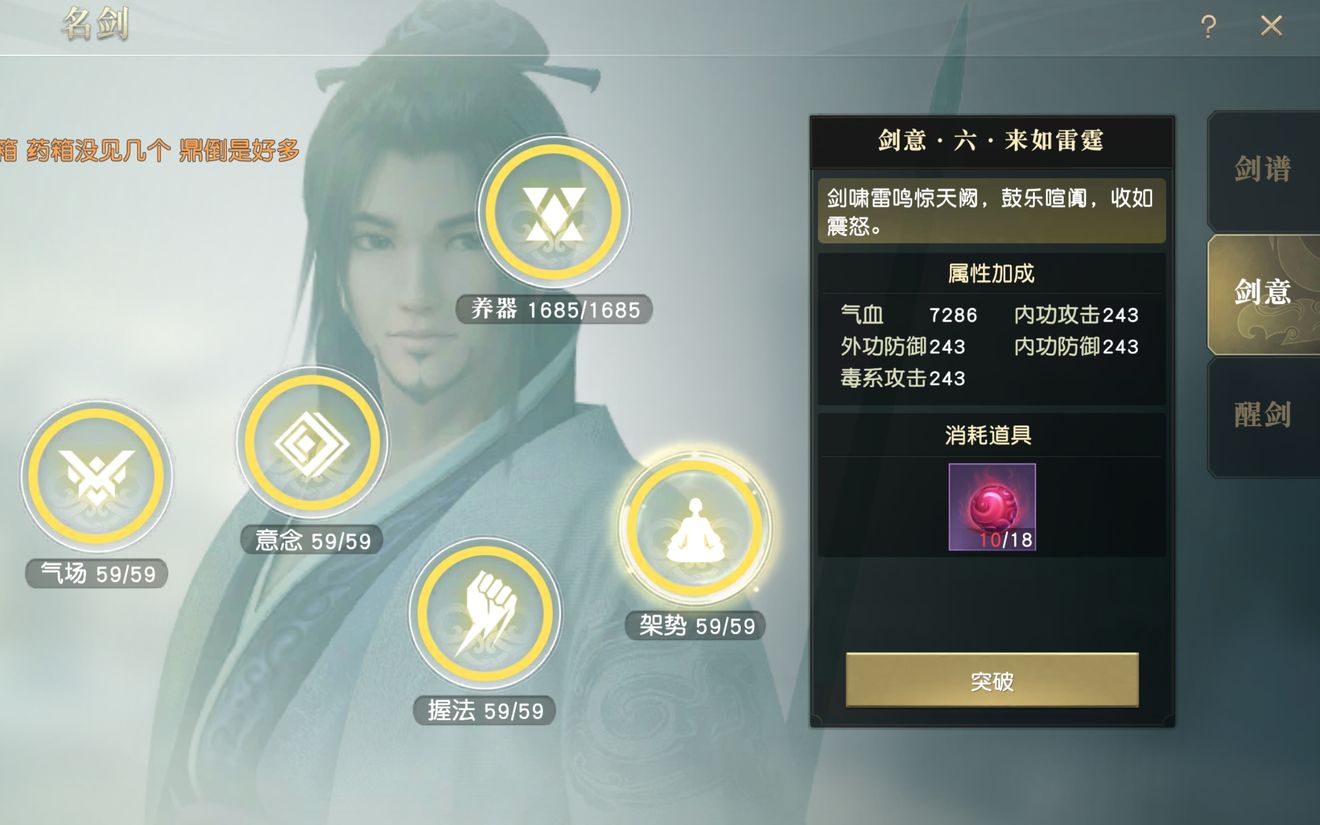
Task: Click the 毒系攻击 243 stat line
Action: (x=903, y=378)
